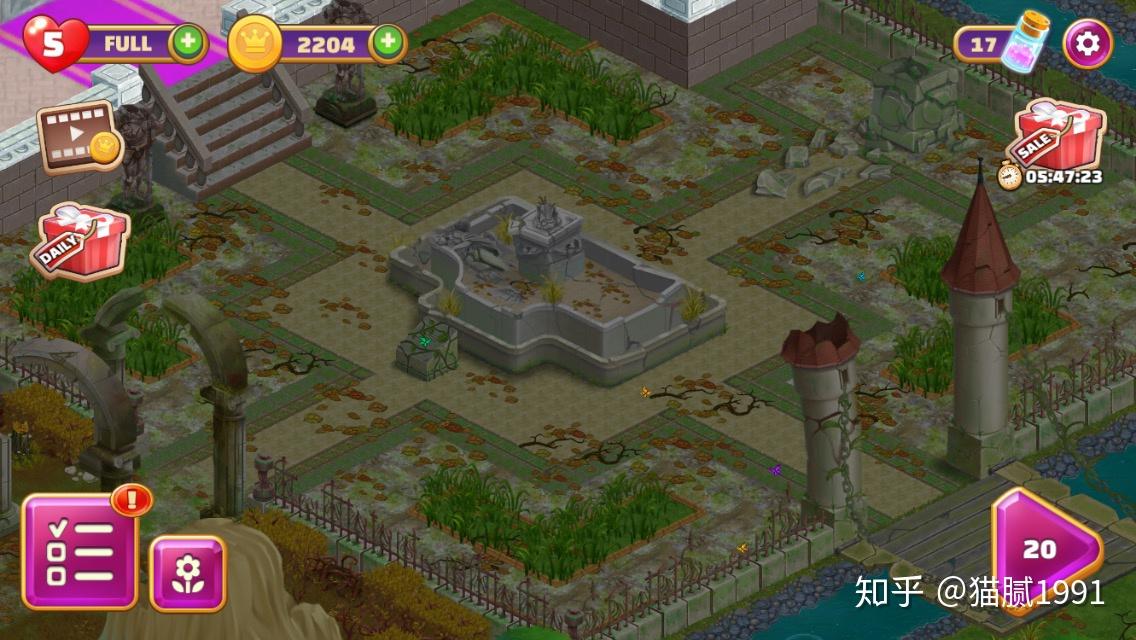The width and height of the screenshot is (1136, 640).
Task: Buy more coins via the plus button
Action: 387,43
